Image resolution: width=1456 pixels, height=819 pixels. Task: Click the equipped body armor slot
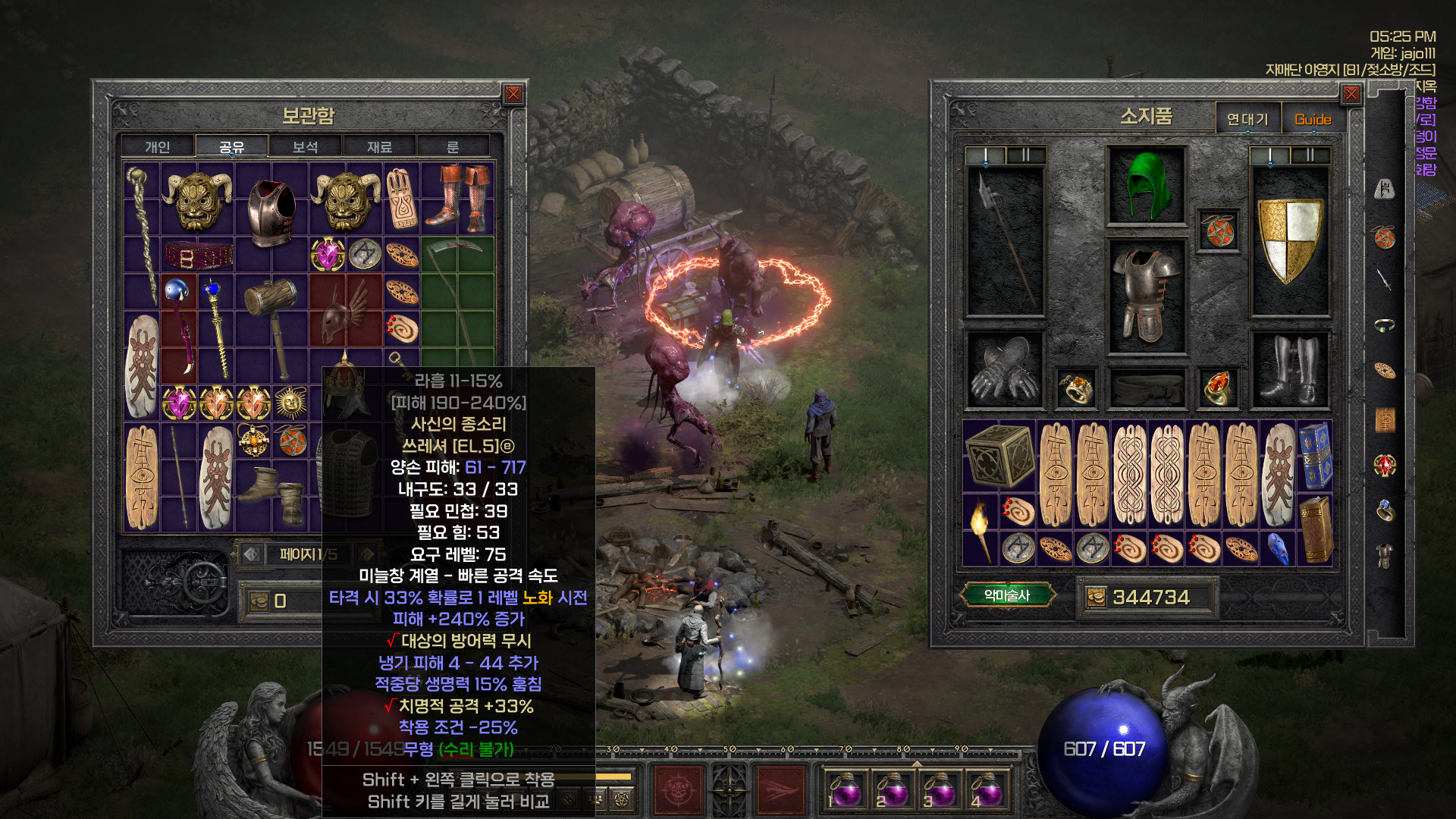pyautogui.click(x=1146, y=296)
